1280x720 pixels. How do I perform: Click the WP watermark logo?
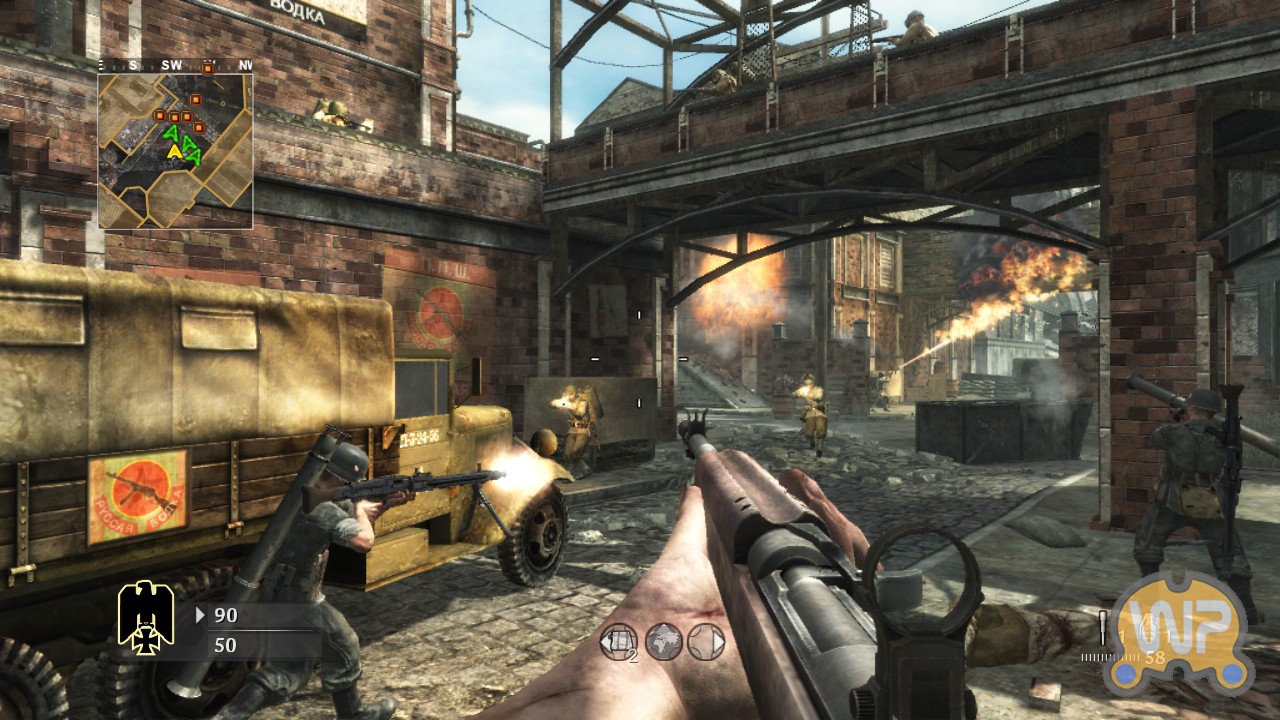click(1180, 632)
